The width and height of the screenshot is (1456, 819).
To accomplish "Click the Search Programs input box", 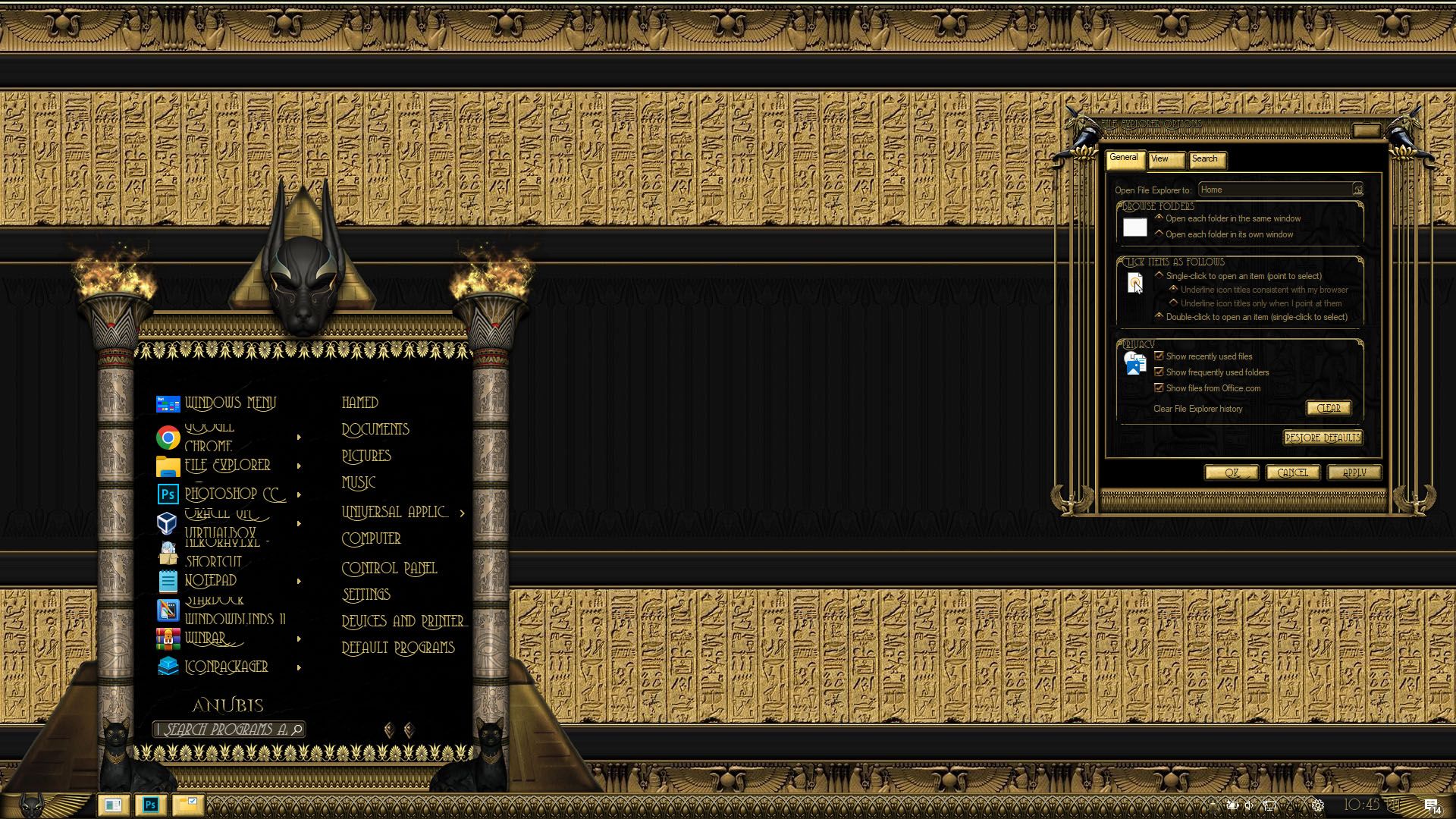I will click(224, 730).
